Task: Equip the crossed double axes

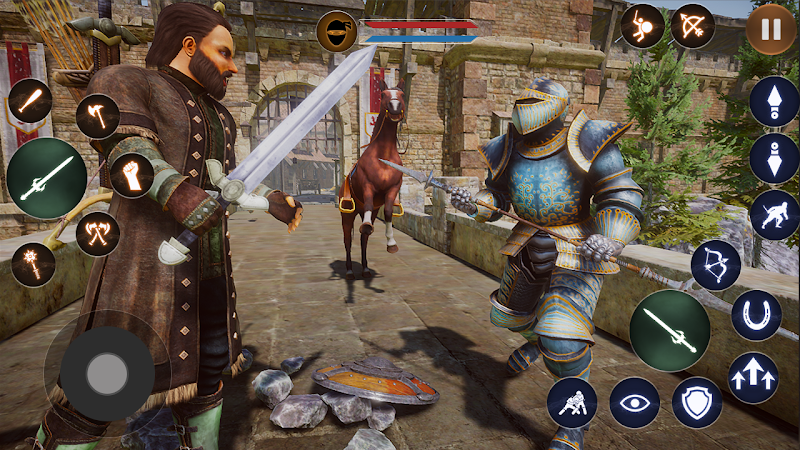Action: [x=98, y=234]
